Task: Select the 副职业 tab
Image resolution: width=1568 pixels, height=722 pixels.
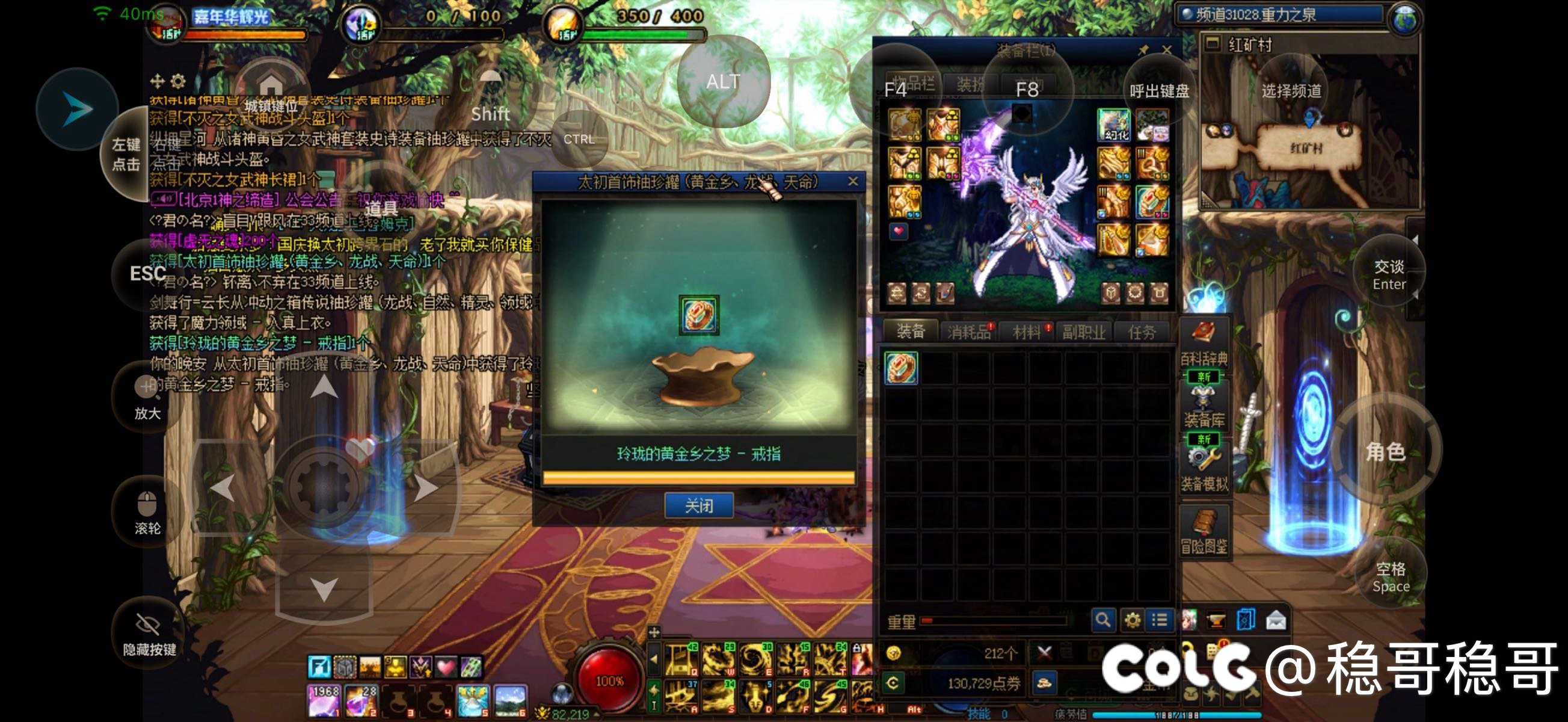Action: [x=1083, y=332]
